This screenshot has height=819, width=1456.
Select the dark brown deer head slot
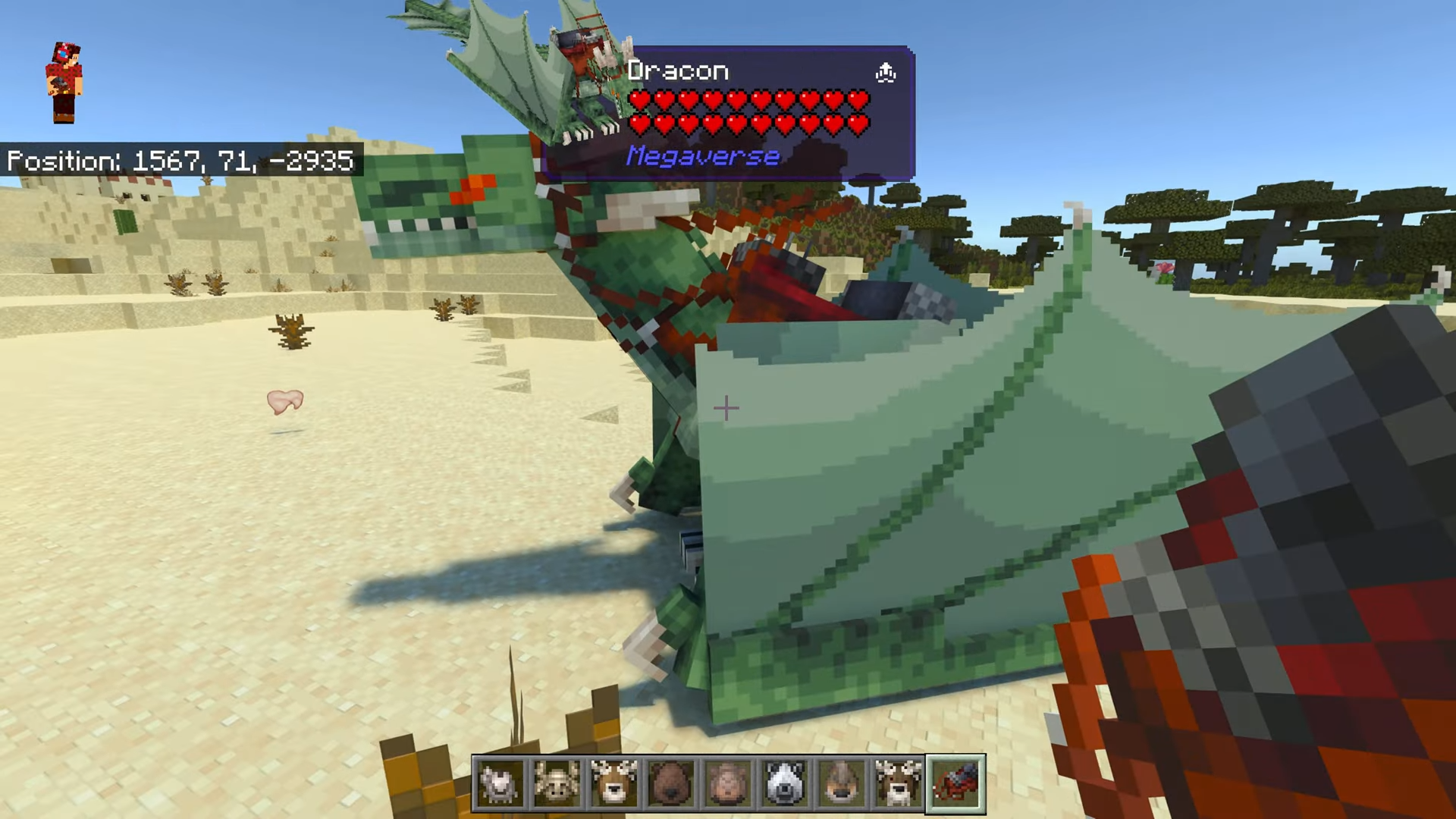(898, 783)
